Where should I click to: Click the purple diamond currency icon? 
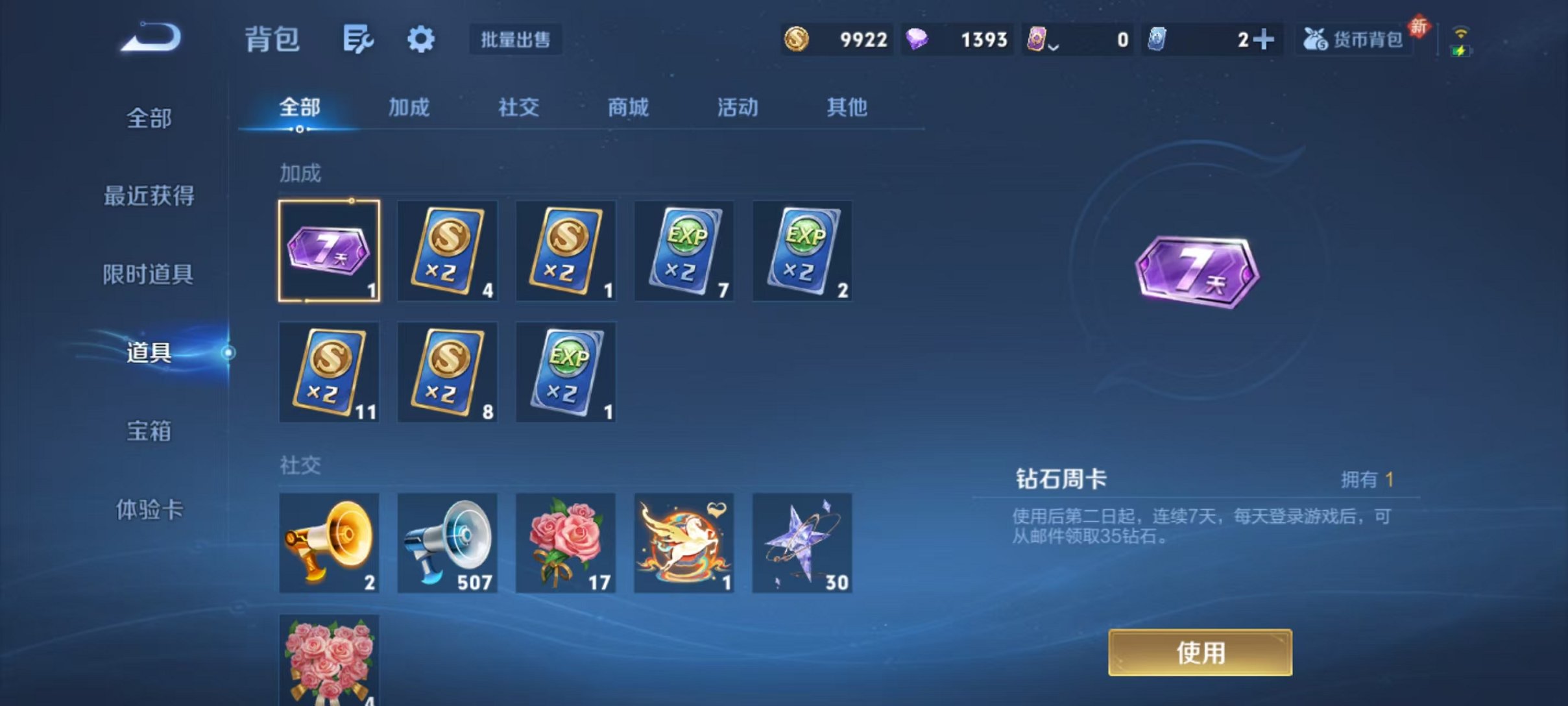(918, 40)
